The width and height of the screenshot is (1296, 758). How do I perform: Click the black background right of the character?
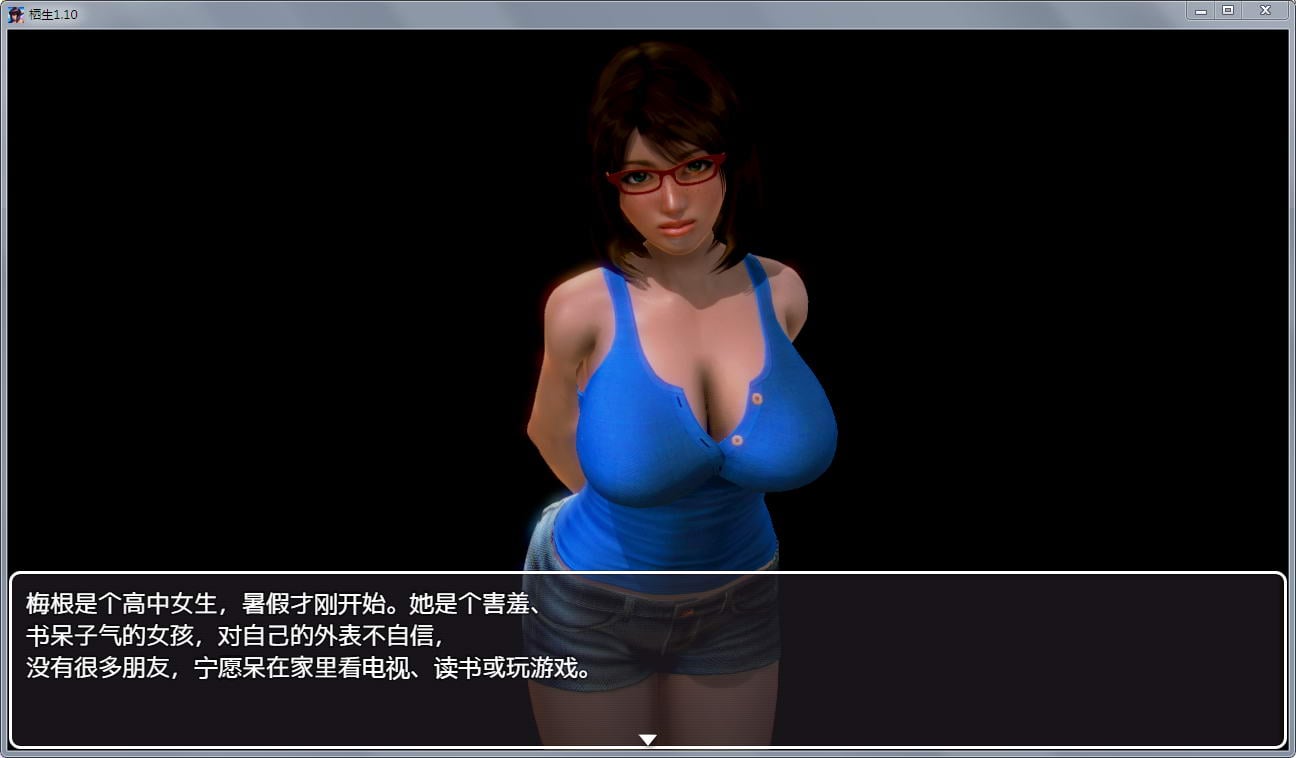pos(1050,300)
